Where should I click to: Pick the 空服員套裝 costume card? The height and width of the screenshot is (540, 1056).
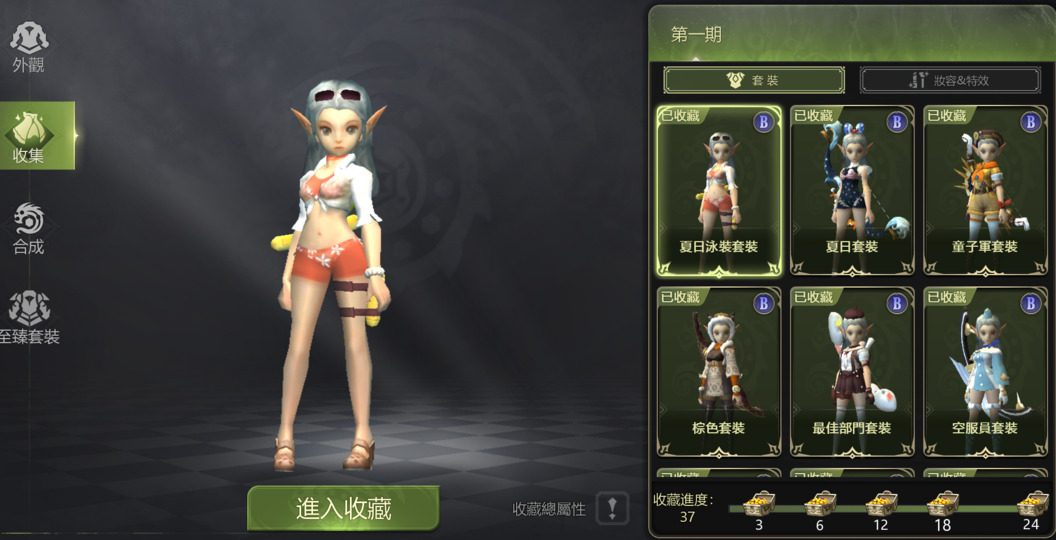[x=985, y=372]
